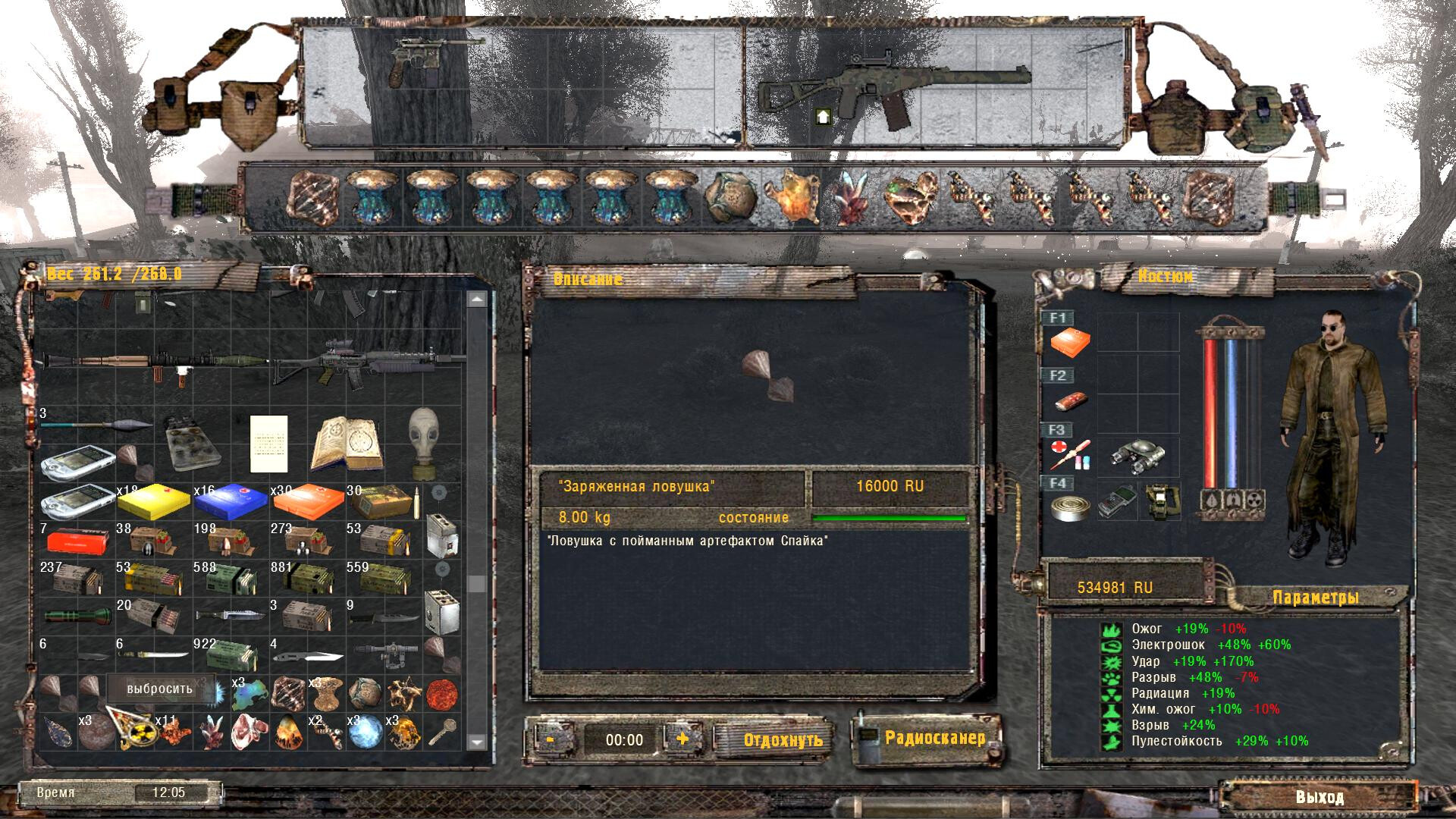Open the Радиосканер radio scanner
Screen dimensions: 1456x819
[x=934, y=738]
